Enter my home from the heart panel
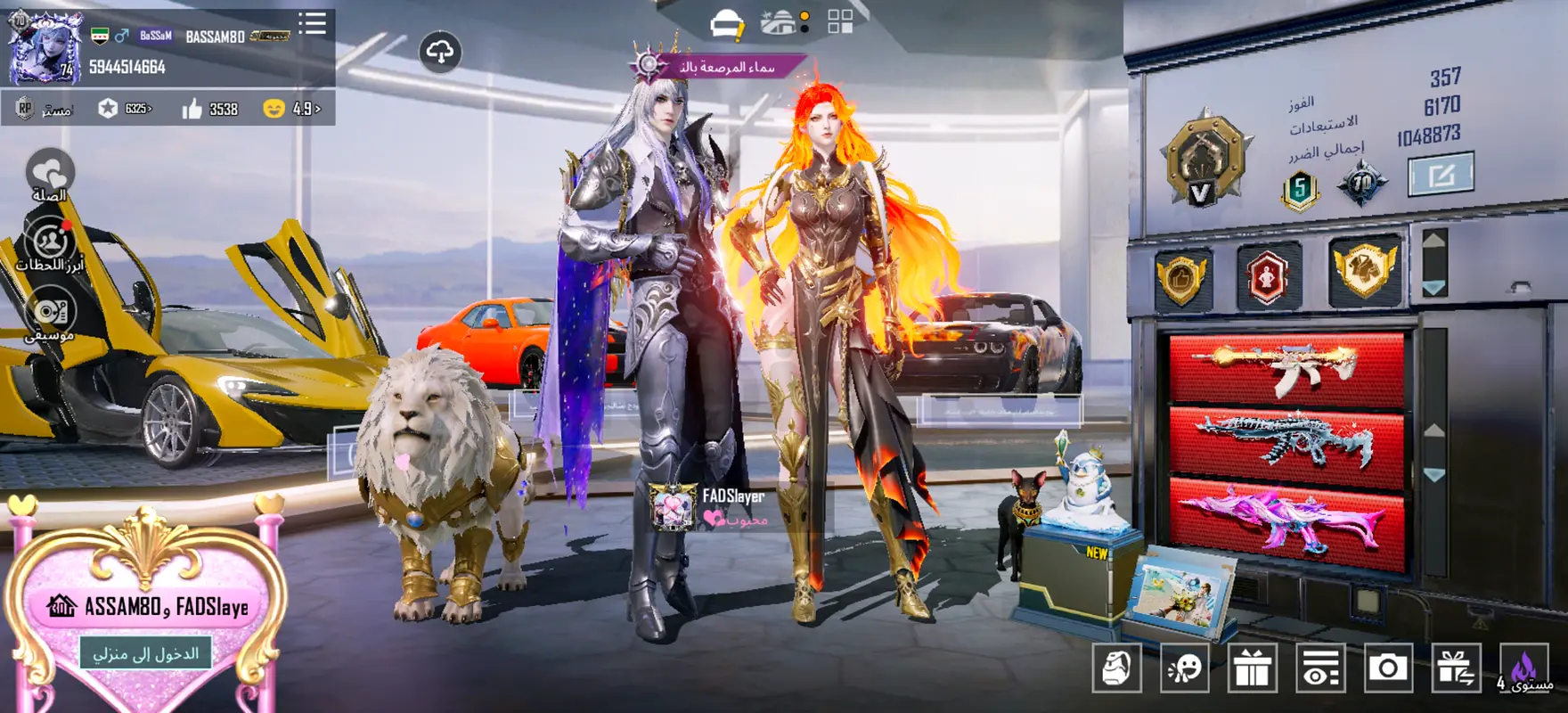This screenshot has width=1568, height=713. click(x=146, y=653)
